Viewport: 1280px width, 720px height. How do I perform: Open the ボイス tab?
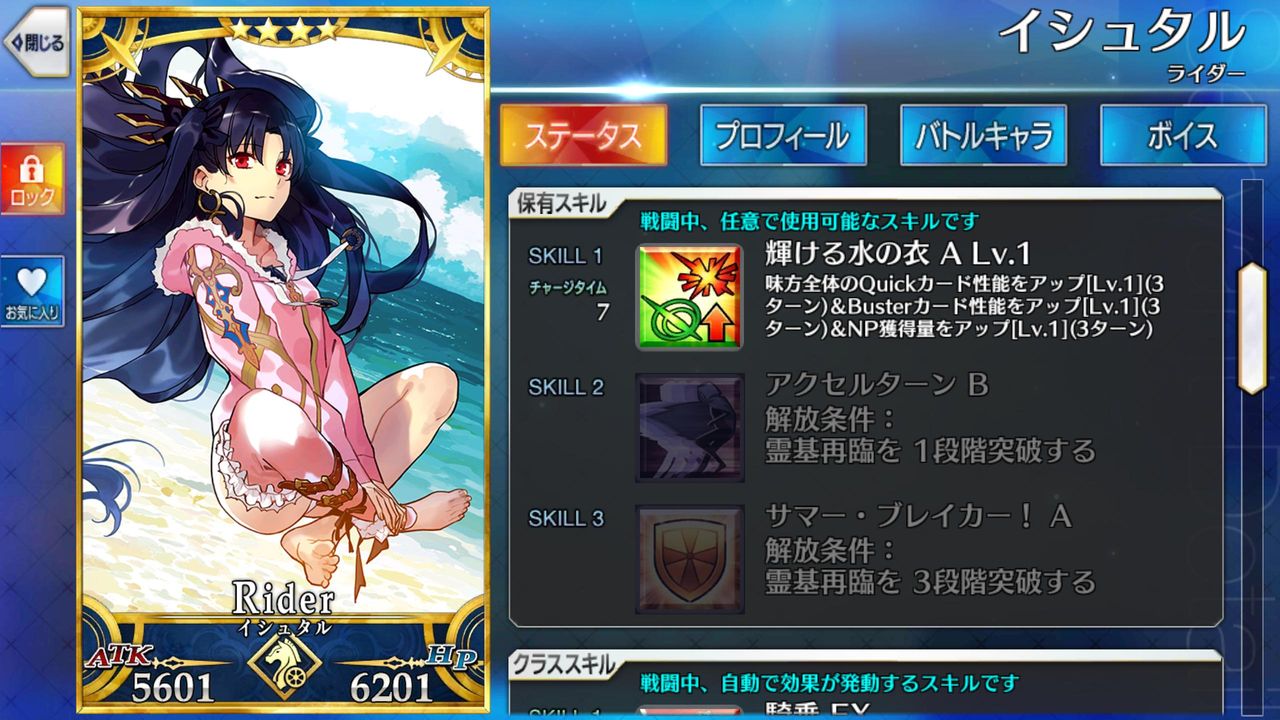(x=1182, y=135)
